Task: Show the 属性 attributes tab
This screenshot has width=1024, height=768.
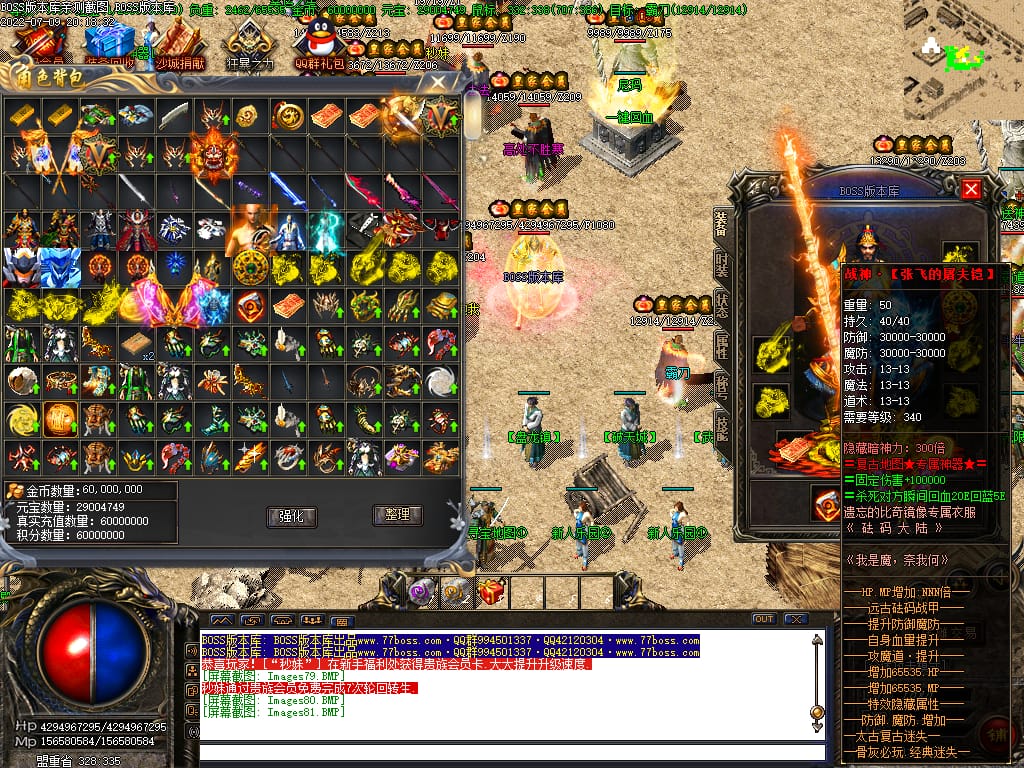Action: click(721, 346)
